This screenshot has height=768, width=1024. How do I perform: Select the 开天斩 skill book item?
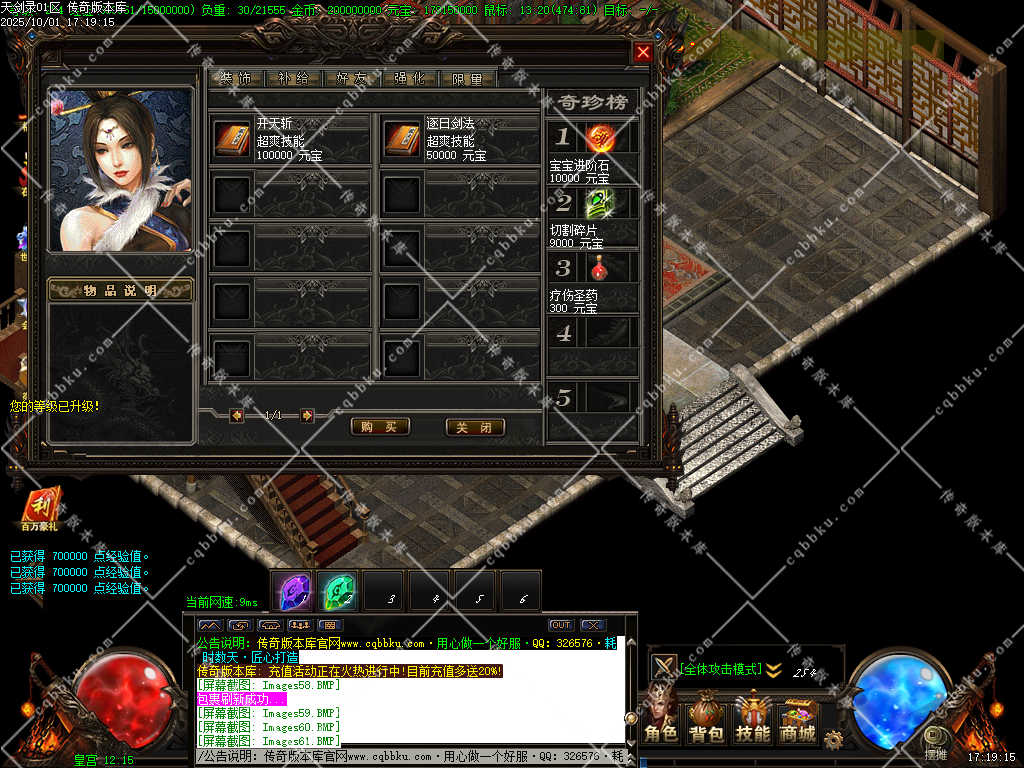point(233,139)
